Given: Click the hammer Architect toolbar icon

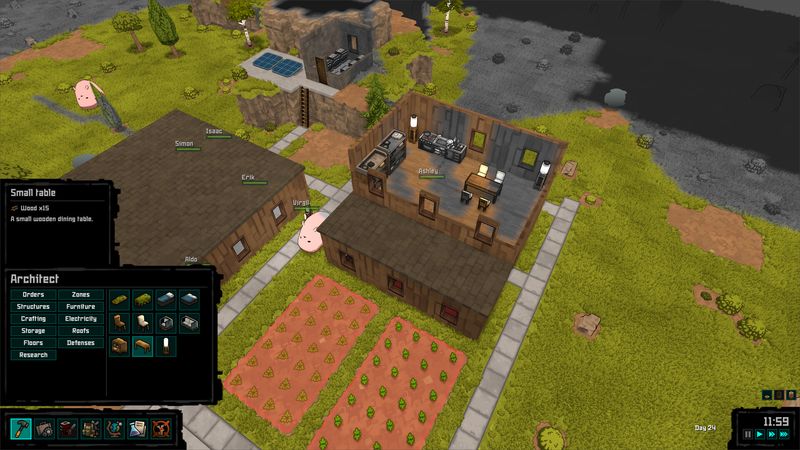Looking at the screenshot, I should click(x=21, y=428).
